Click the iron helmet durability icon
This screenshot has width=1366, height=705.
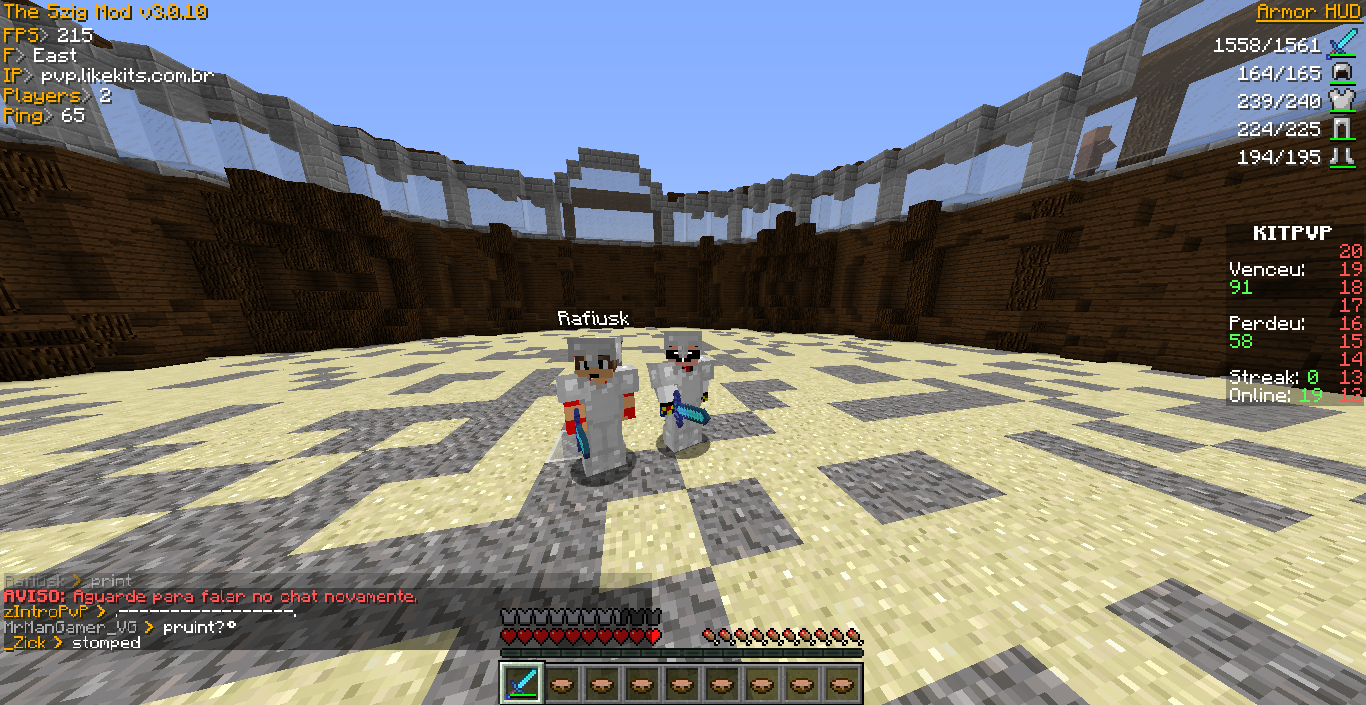pyautogui.click(x=1340, y=73)
